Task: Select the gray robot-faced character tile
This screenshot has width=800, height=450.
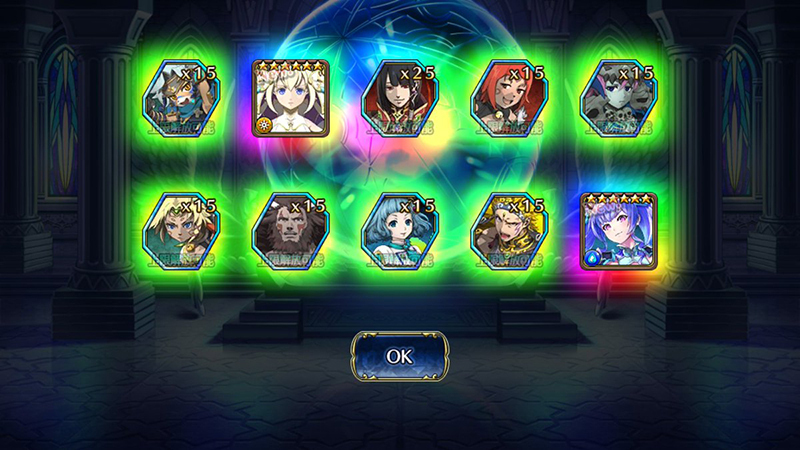Action: click(x=619, y=98)
